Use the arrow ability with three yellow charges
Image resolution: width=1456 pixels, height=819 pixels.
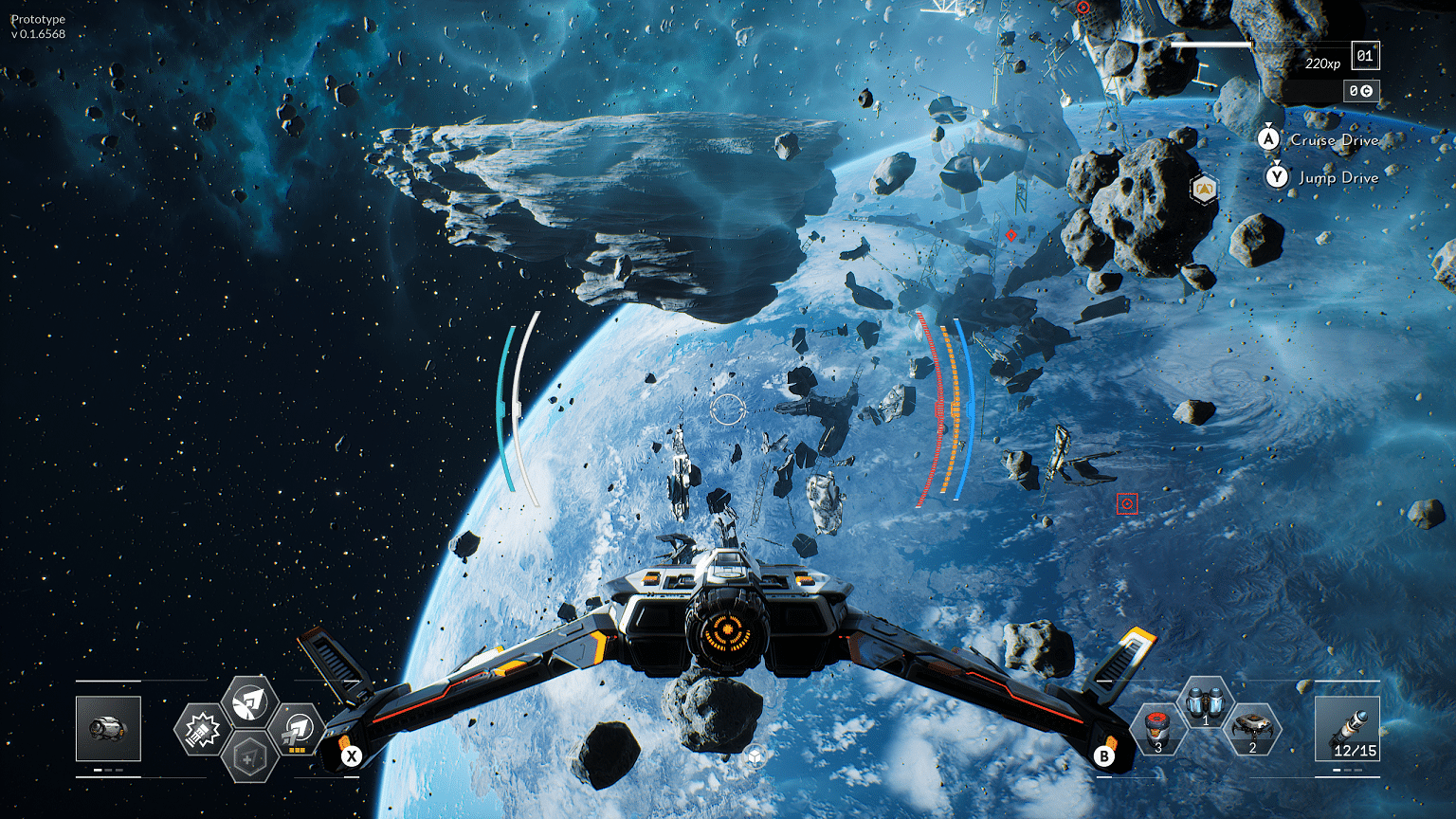[298, 730]
